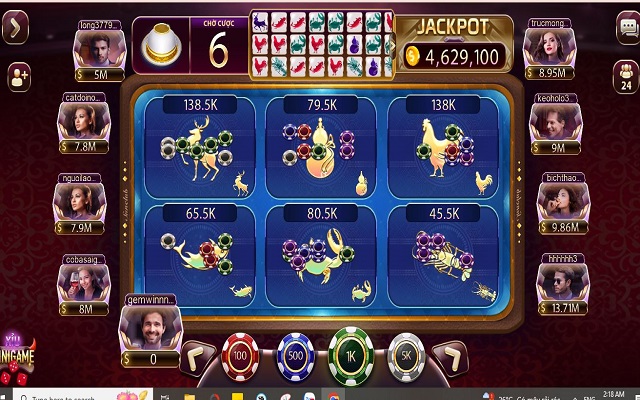Click the invite friend icon
Screen dimensions: 640x400
coord(18,77)
